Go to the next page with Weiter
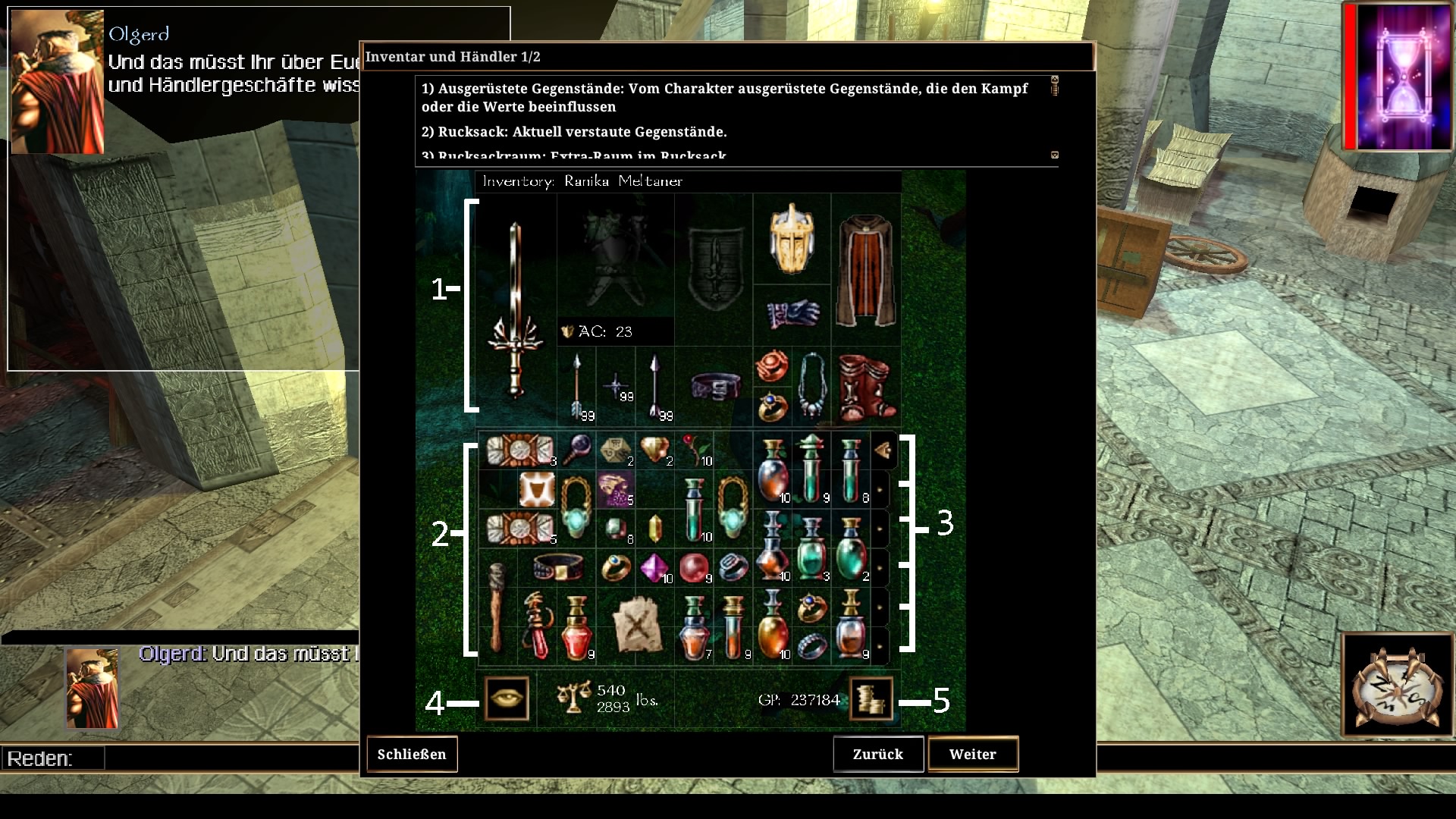1456x819 pixels. (x=972, y=755)
